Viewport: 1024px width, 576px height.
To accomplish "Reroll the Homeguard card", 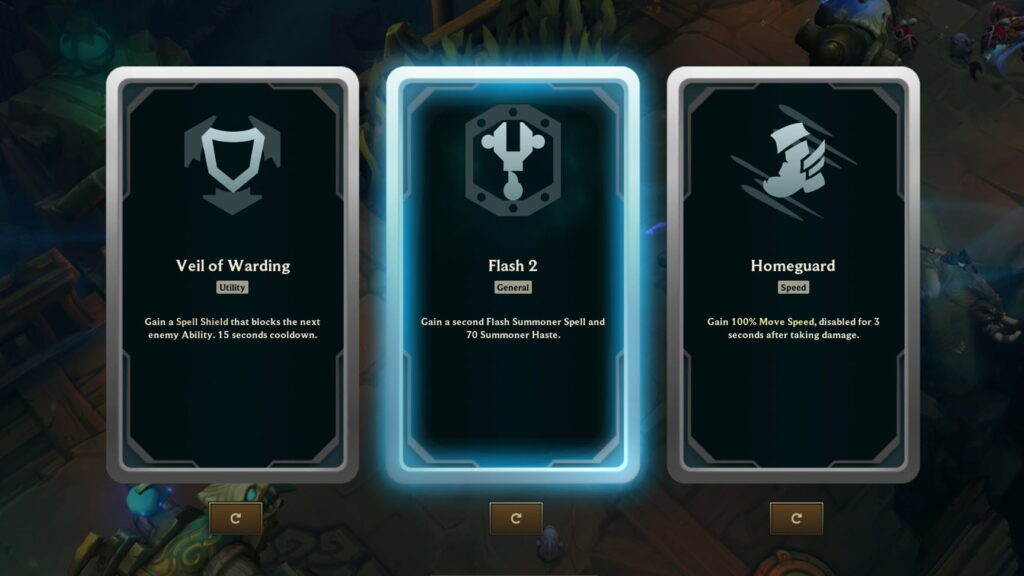I will [796, 518].
